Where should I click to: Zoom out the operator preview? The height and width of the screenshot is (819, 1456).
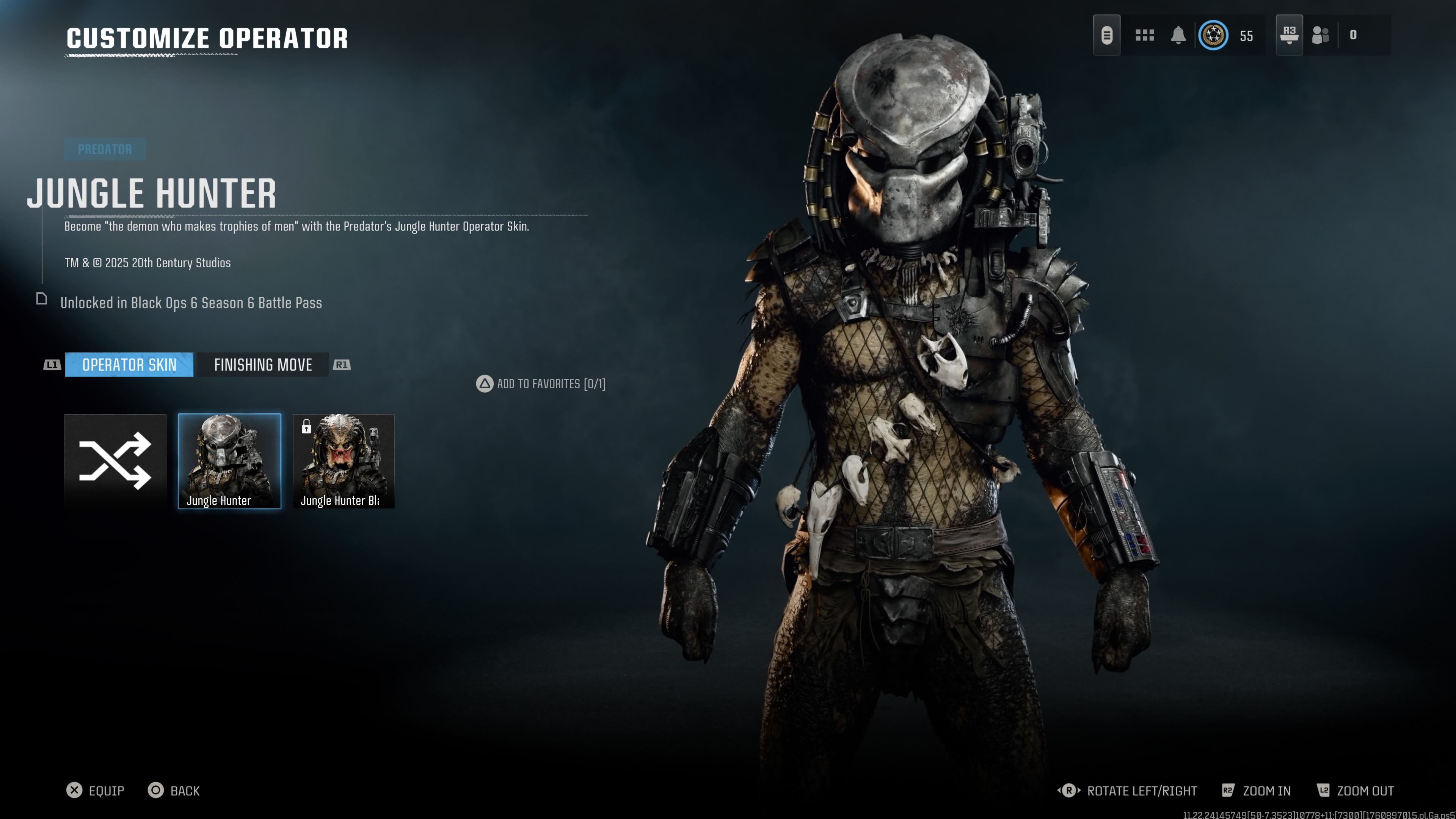(1356, 790)
